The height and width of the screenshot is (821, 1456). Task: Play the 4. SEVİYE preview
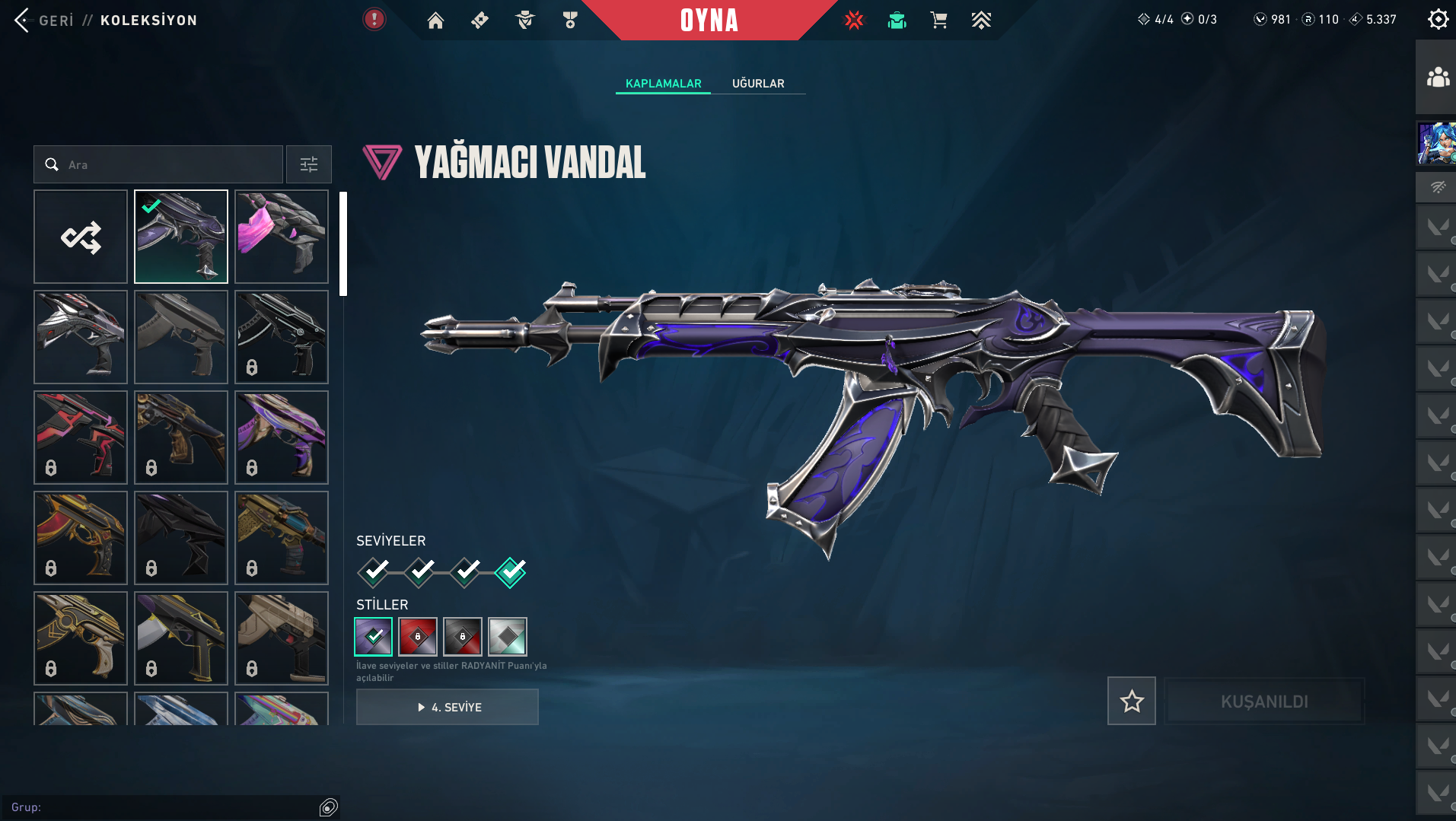click(x=448, y=707)
